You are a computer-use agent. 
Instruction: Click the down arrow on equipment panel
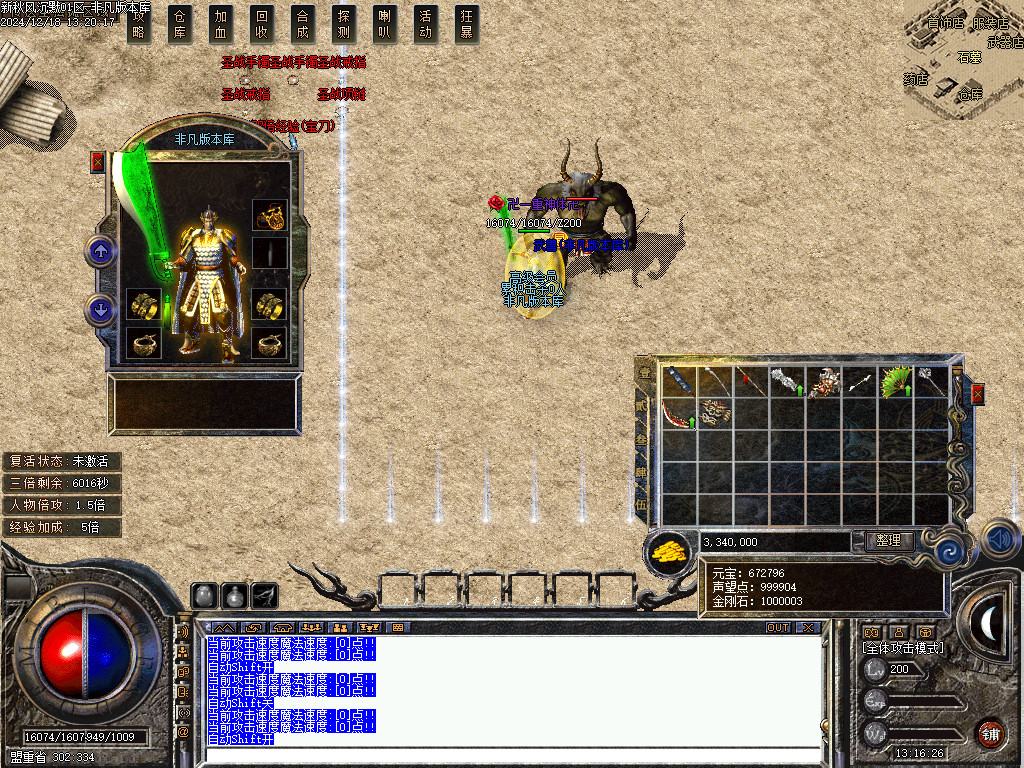pyautogui.click(x=101, y=310)
